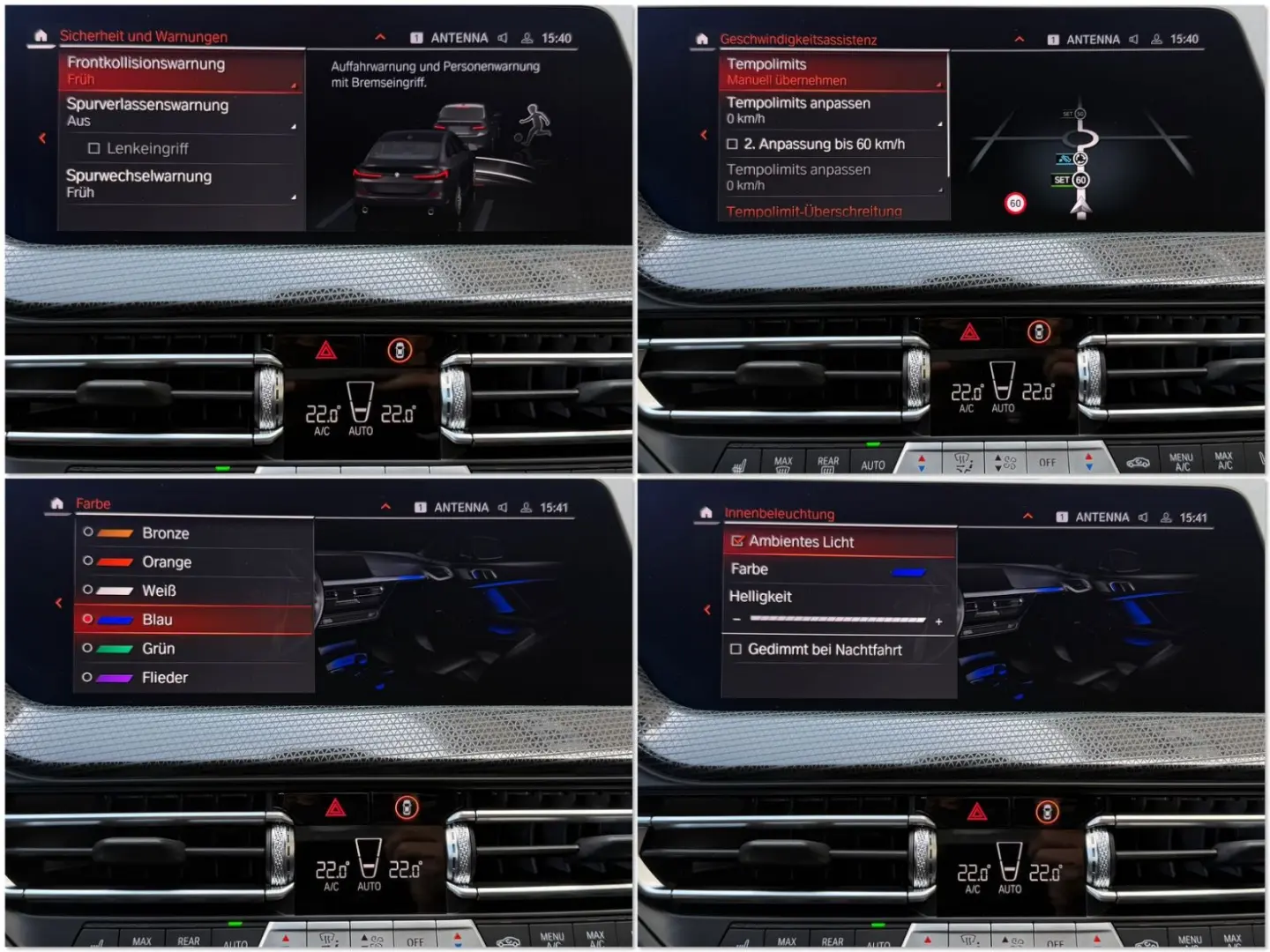The width and height of the screenshot is (1270, 952).
Task: Tick the 2. Anpassung bis 60 km/h checkbox
Action: 733,145
